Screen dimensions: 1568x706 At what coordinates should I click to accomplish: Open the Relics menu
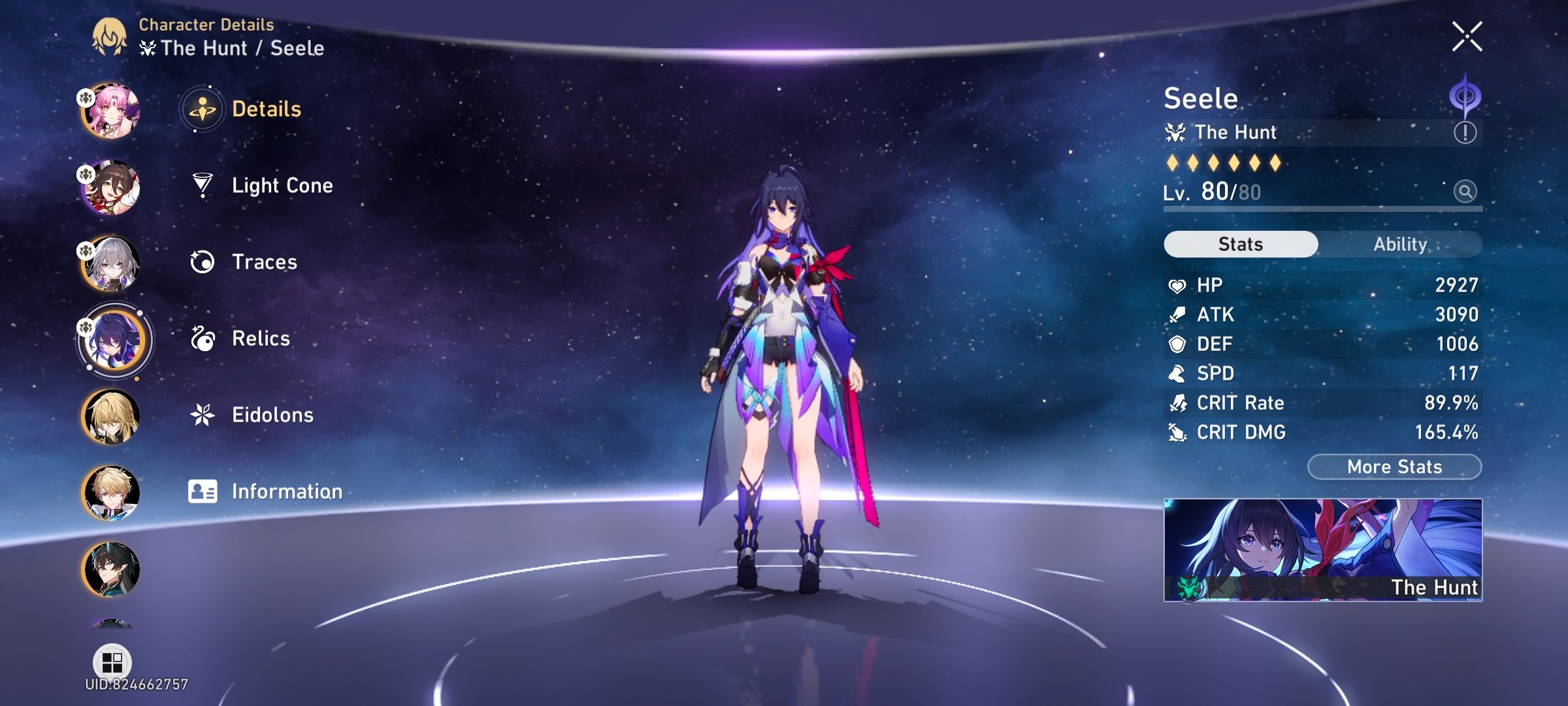click(260, 338)
